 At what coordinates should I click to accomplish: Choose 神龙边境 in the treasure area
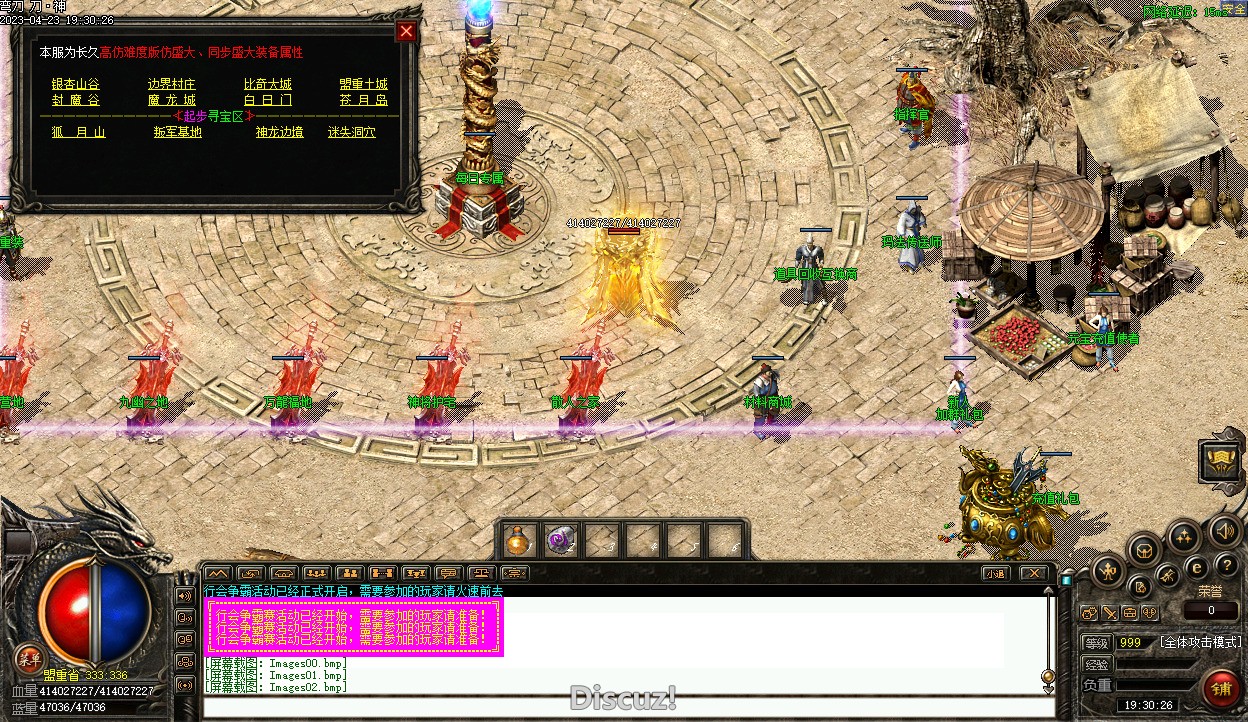pyautogui.click(x=279, y=132)
